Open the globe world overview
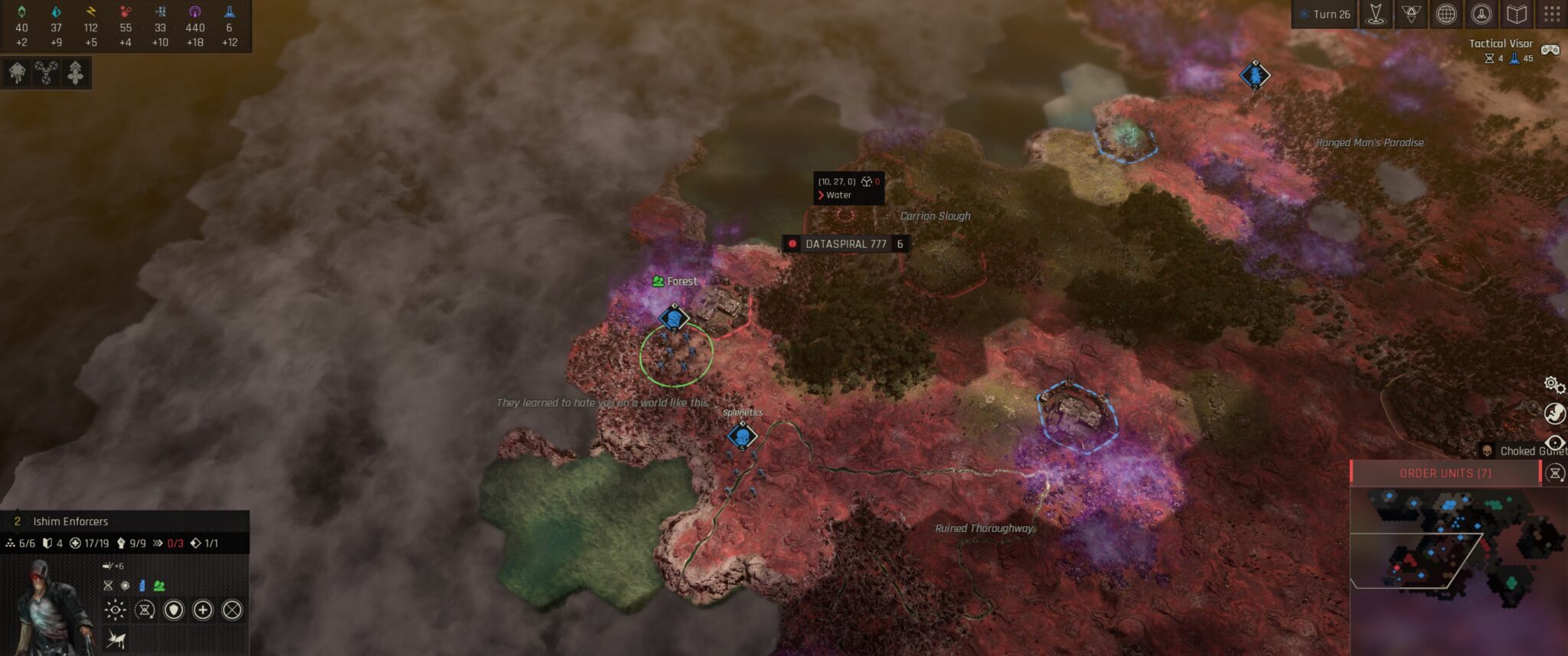The height and width of the screenshot is (656, 1568). (1445, 14)
